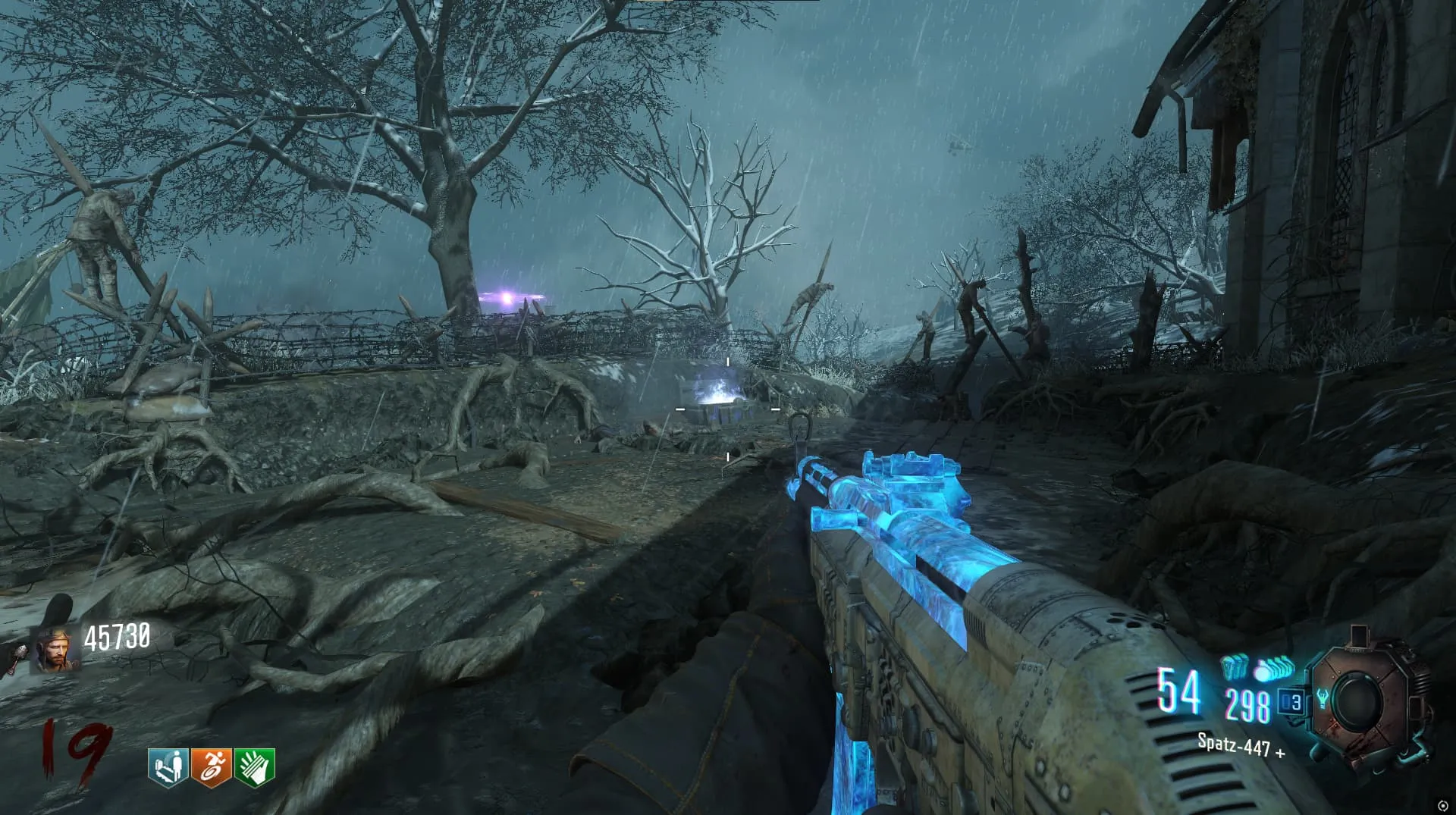Click the Spatz-447 + weapon name
The height and width of the screenshot is (815, 1456).
pyautogui.click(x=1241, y=745)
